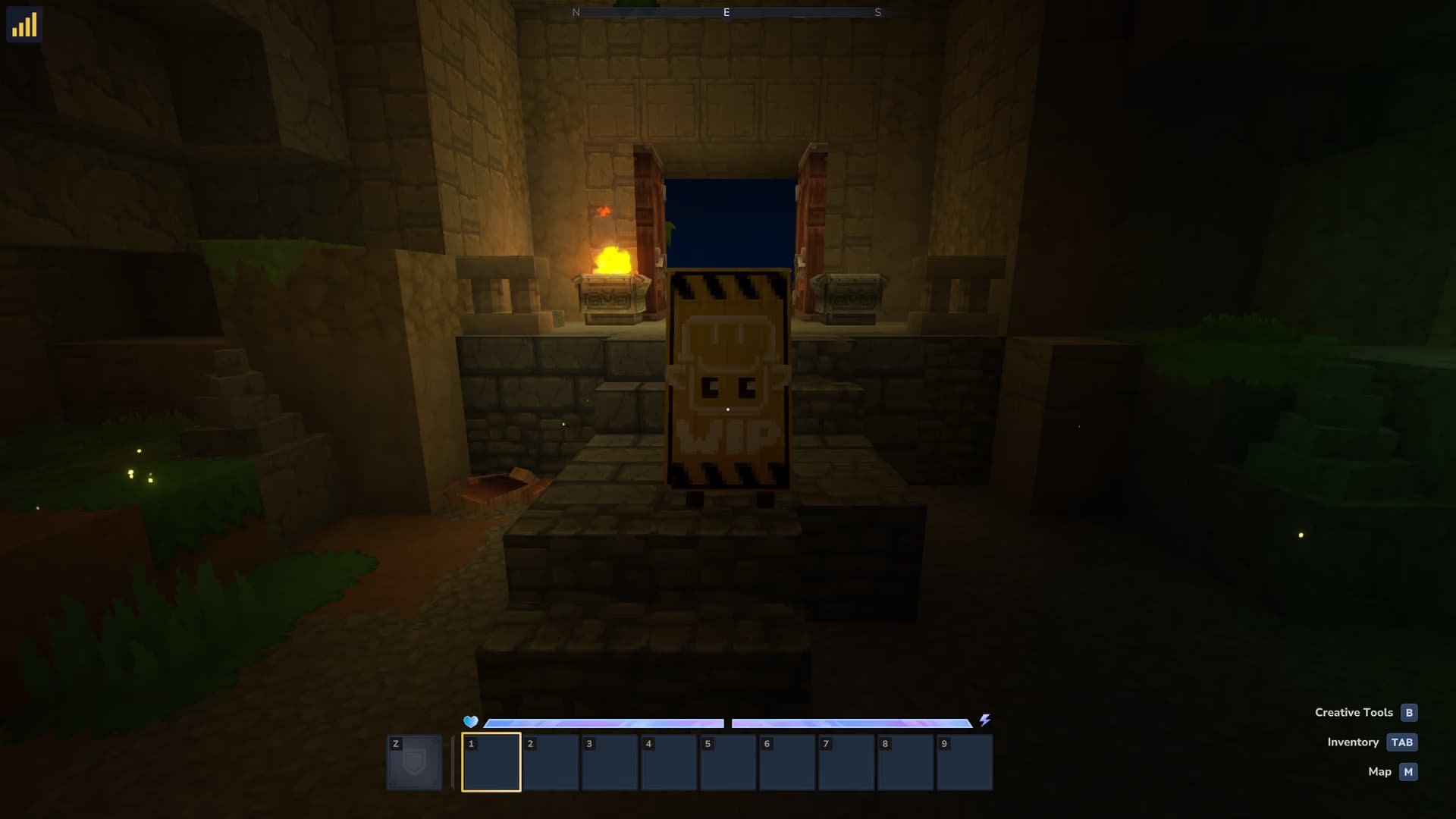Viewport: 1456px width, 819px height.
Task: Click the 'N' marker on the compass bar
Action: (x=577, y=12)
